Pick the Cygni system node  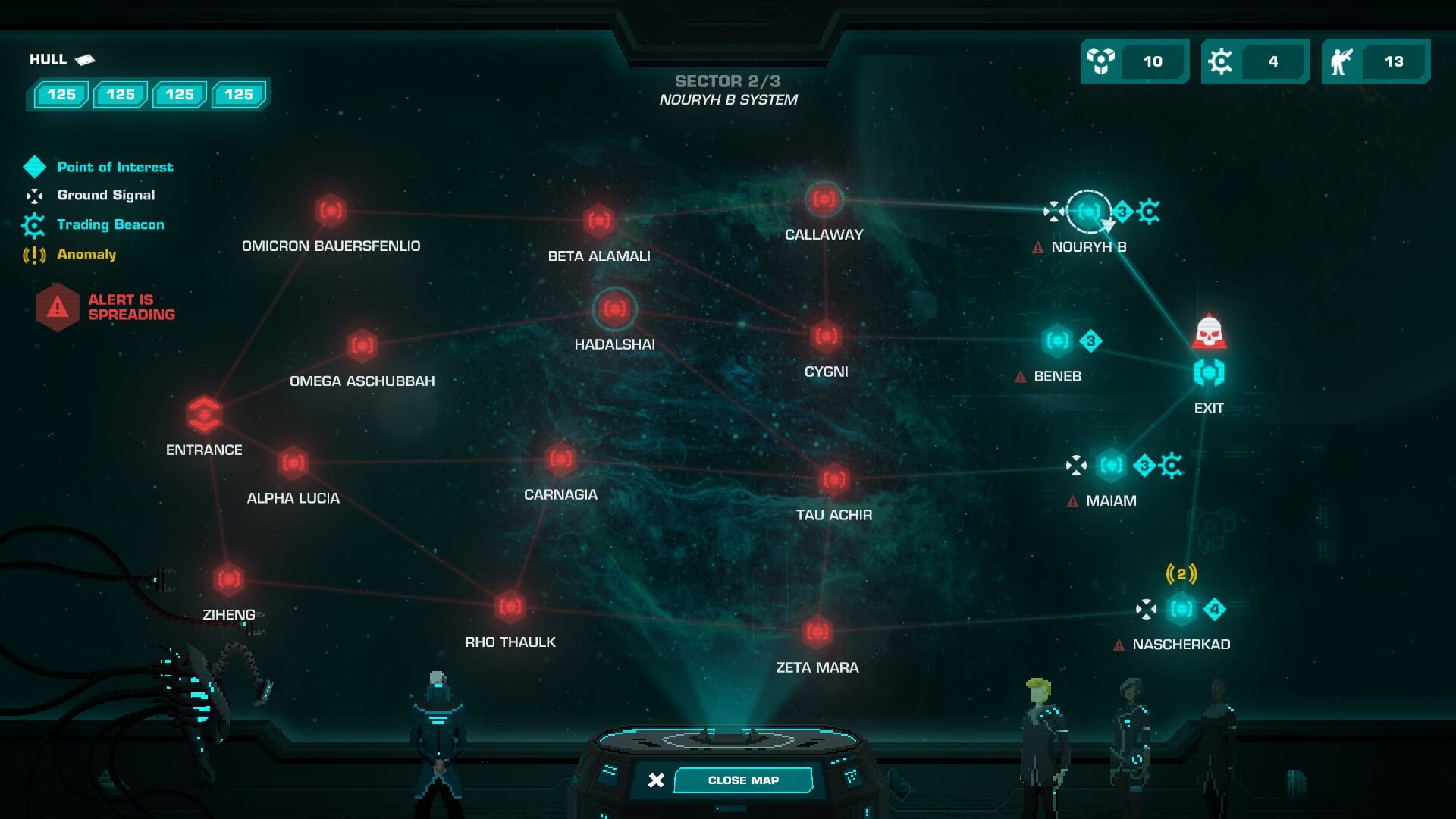pos(826,336)
